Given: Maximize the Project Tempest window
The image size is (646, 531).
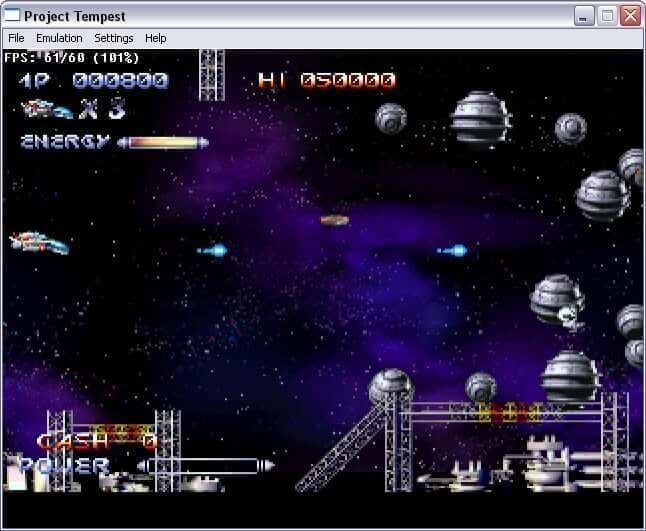Looking at the screenshot, I should point(607,16).
